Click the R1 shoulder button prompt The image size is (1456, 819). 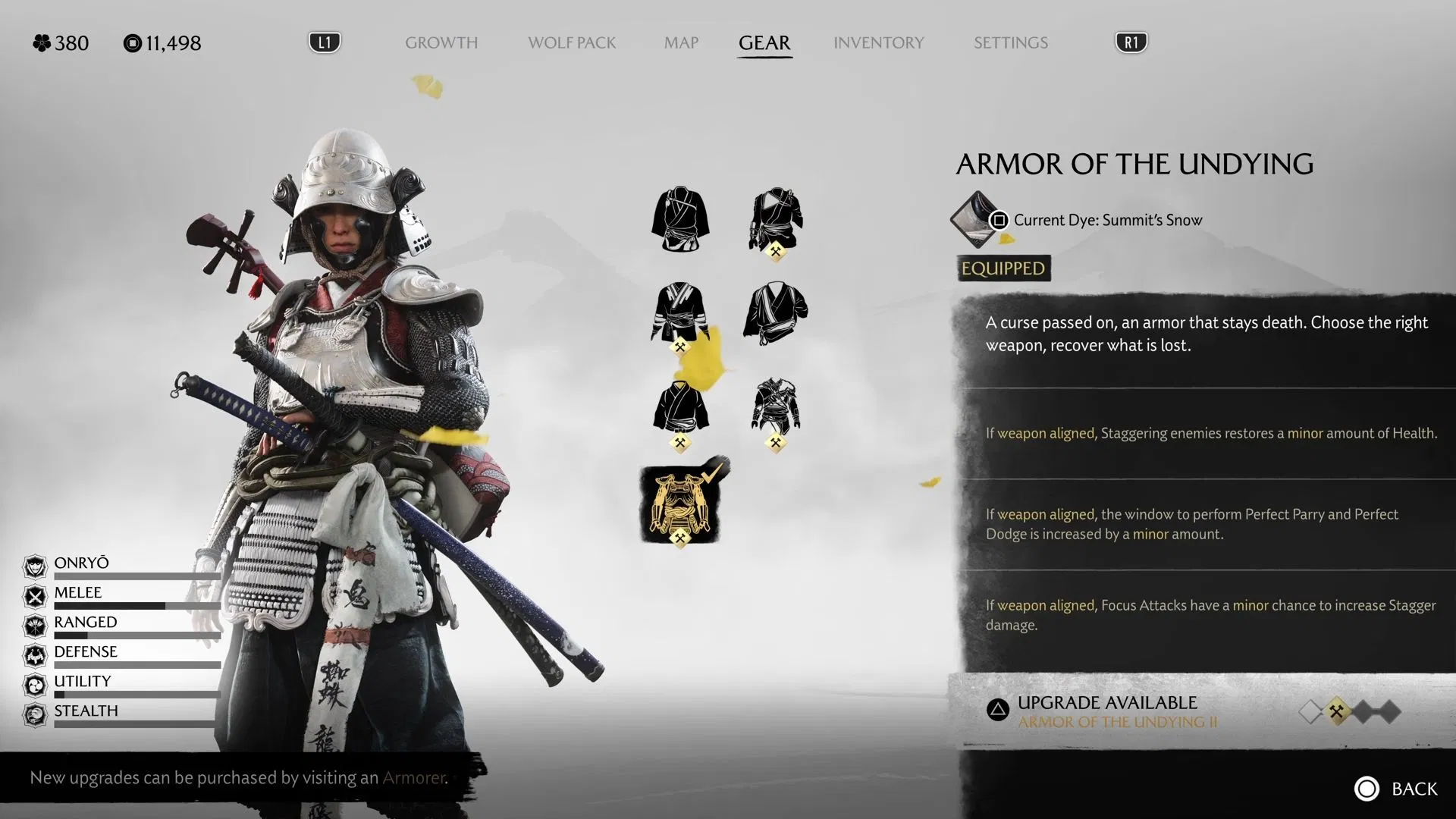click(x=1130, y=42)
